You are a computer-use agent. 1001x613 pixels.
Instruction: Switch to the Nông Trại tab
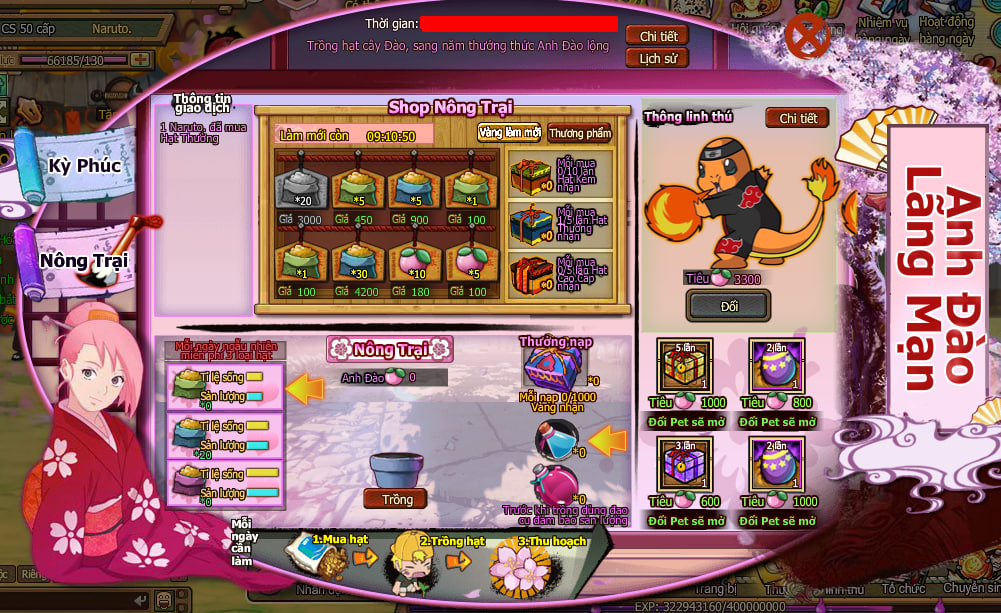pos(84,260)
